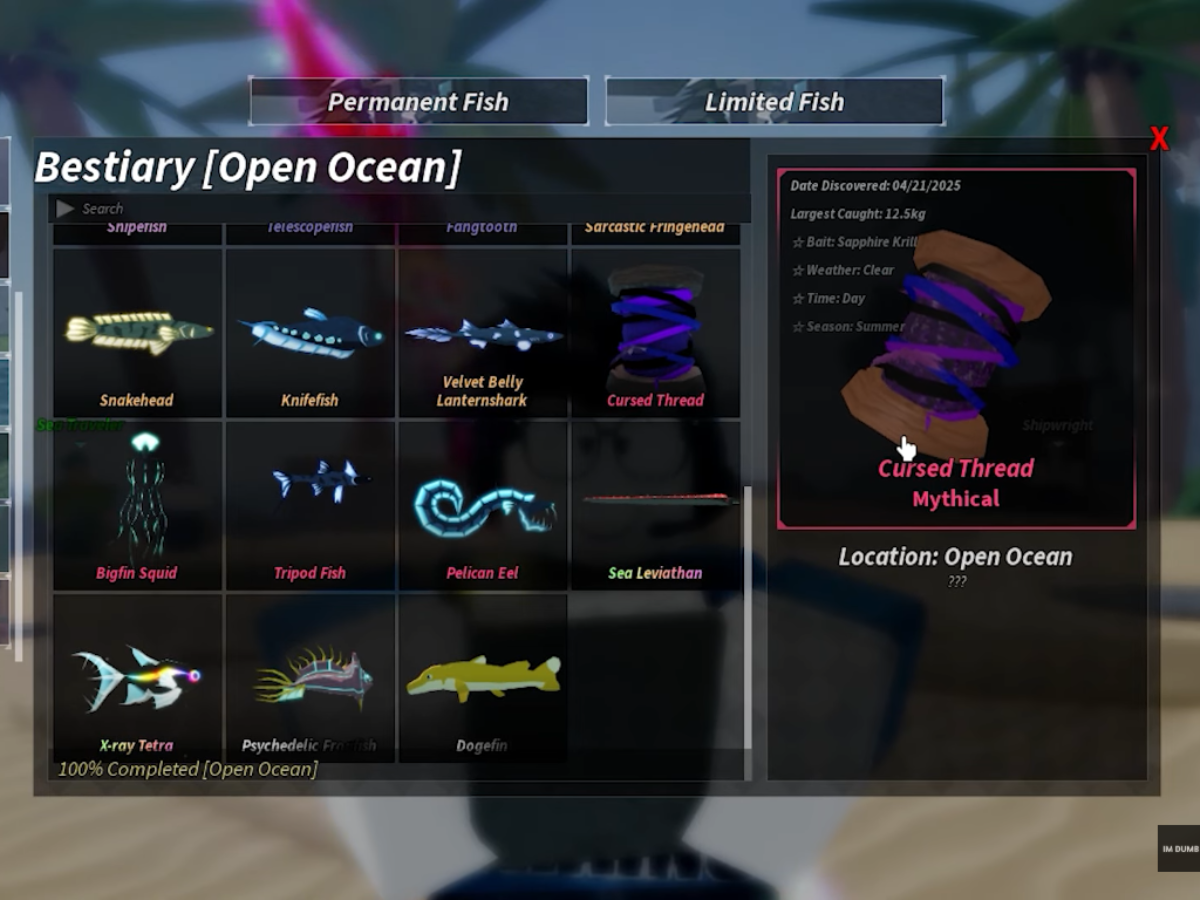Select the Dogefin tile
The image size is (1200, 900).
point(483,678)
